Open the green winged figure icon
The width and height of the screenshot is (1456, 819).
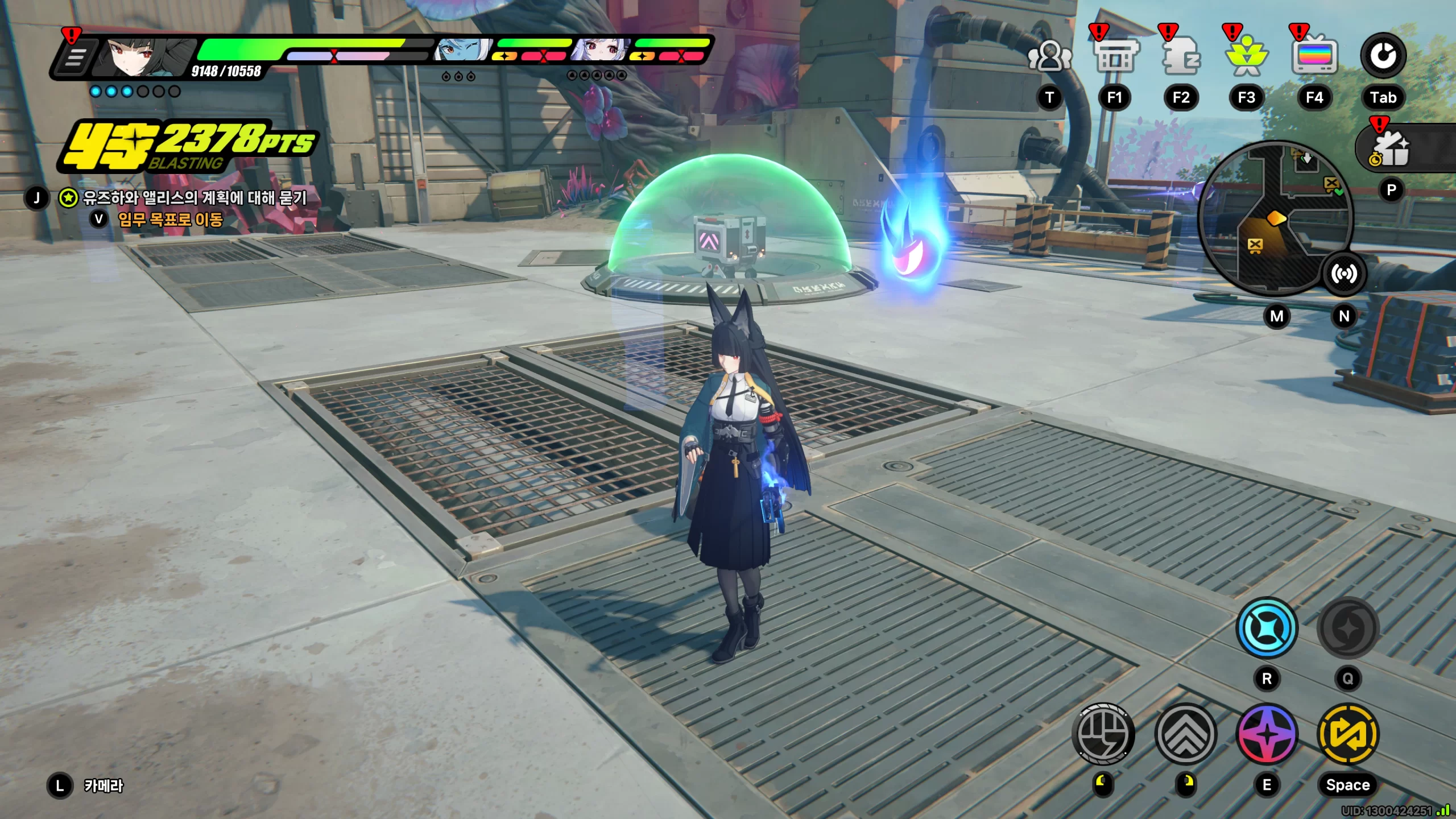pos(1247,57)
